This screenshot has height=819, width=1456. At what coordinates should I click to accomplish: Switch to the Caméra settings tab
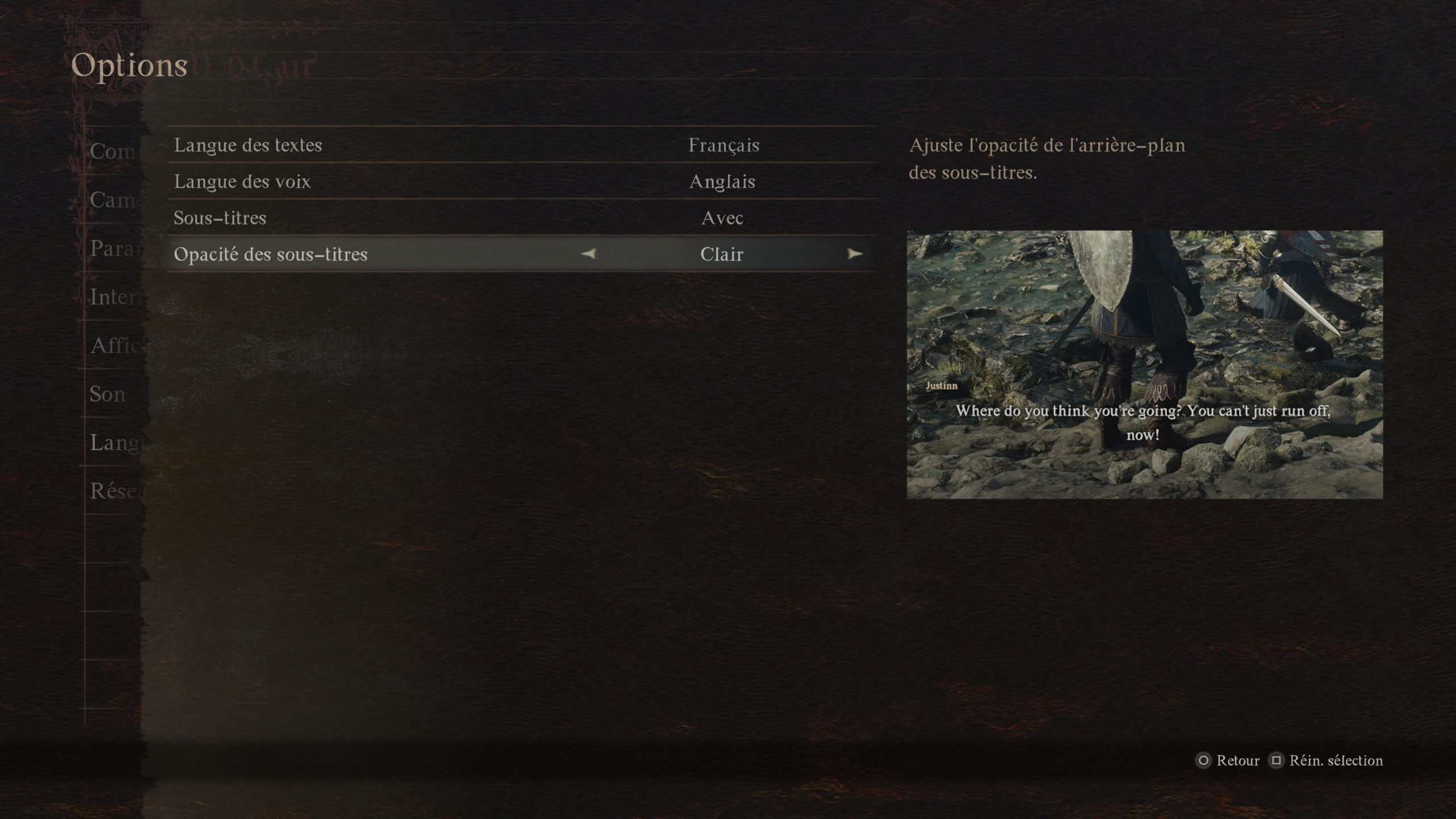113,200
